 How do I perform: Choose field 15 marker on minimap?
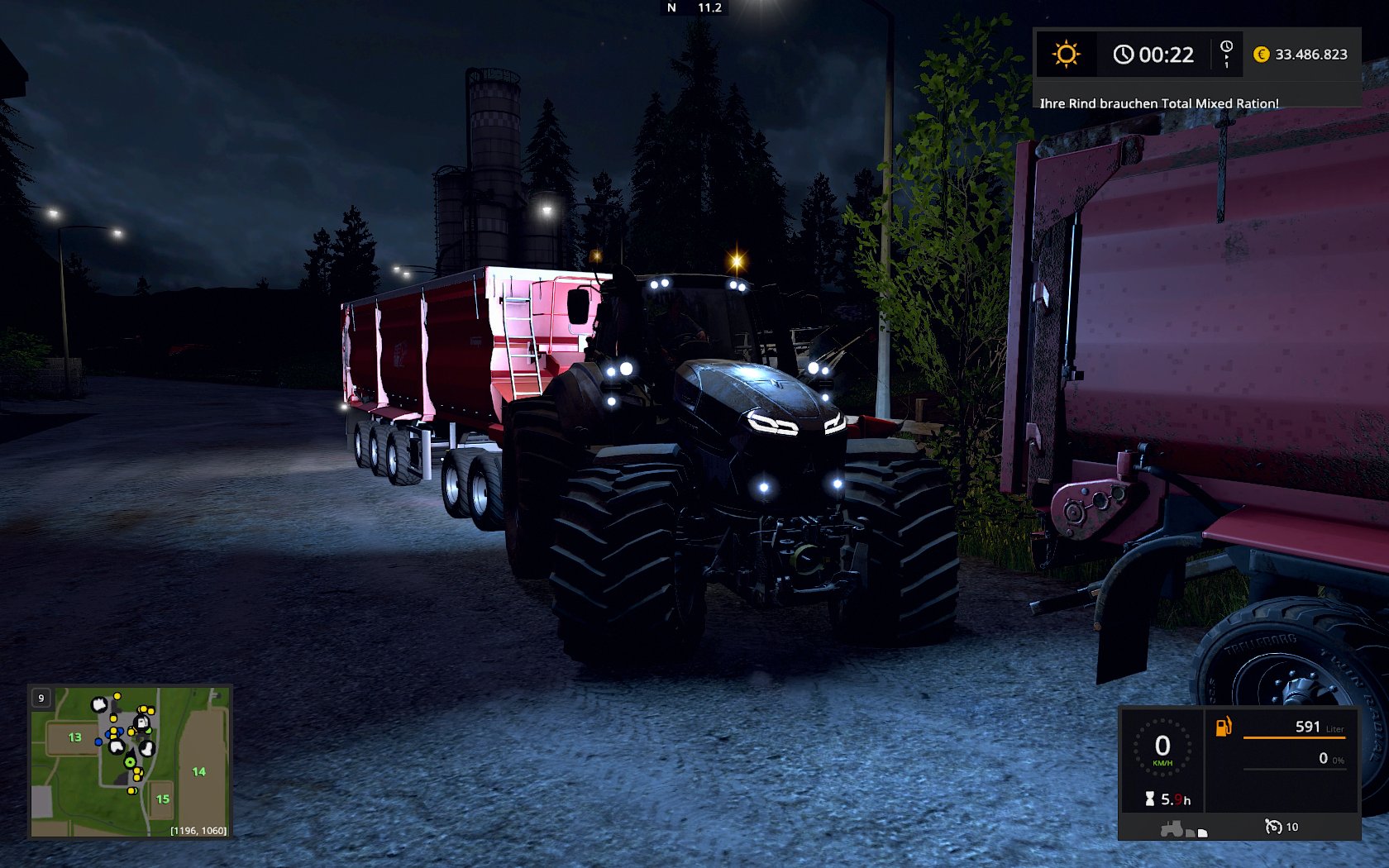163,799
